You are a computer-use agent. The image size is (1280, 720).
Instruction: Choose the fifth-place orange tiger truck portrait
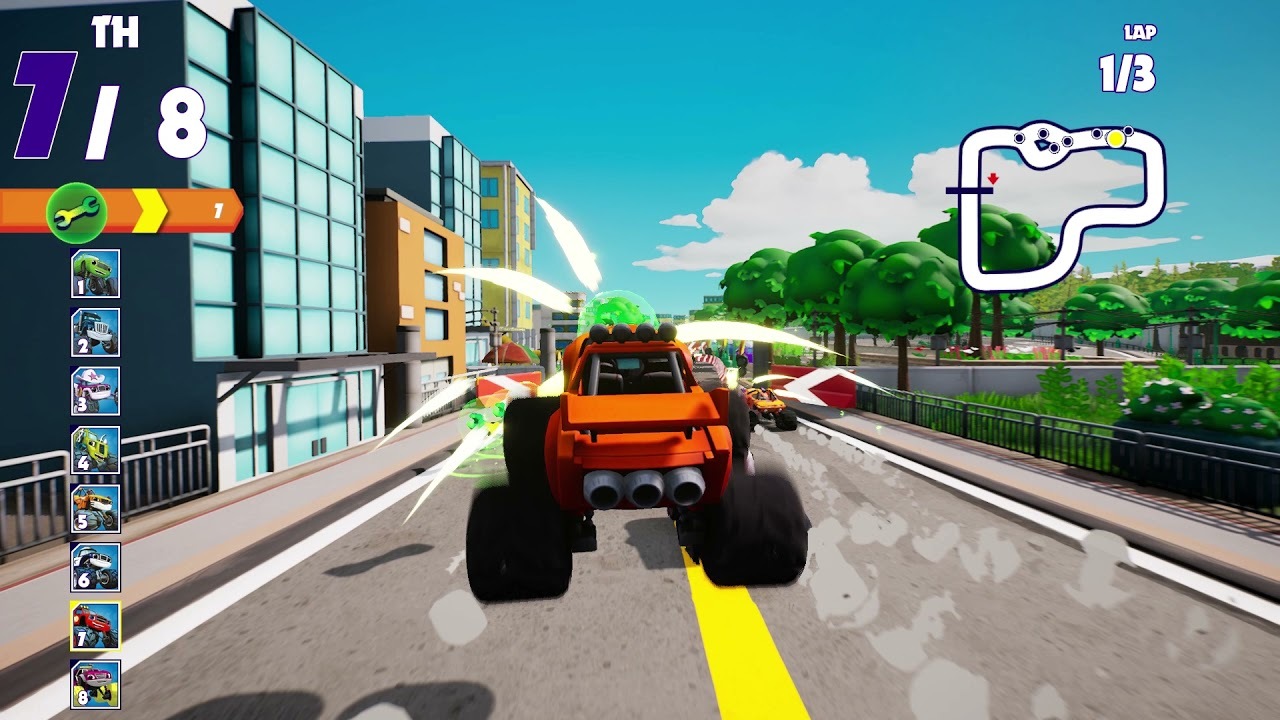[x=96, y=509]
